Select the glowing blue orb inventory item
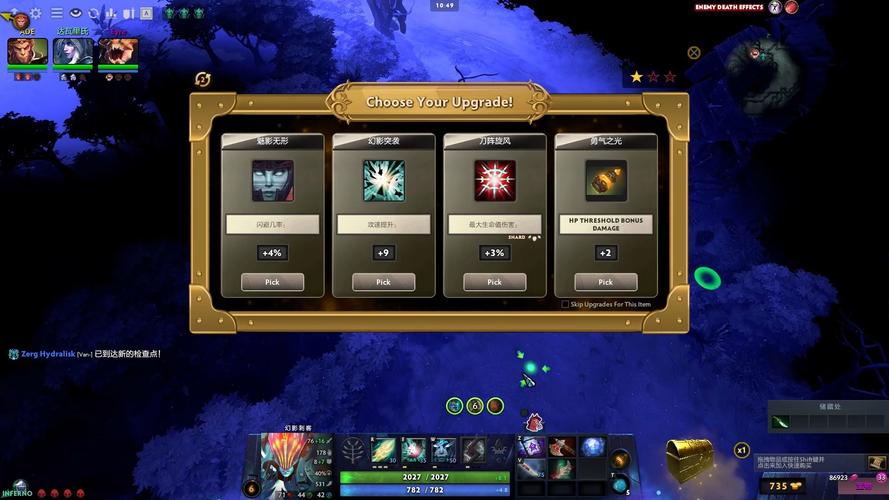Screen dimensions: 889x500 point(592,447)
